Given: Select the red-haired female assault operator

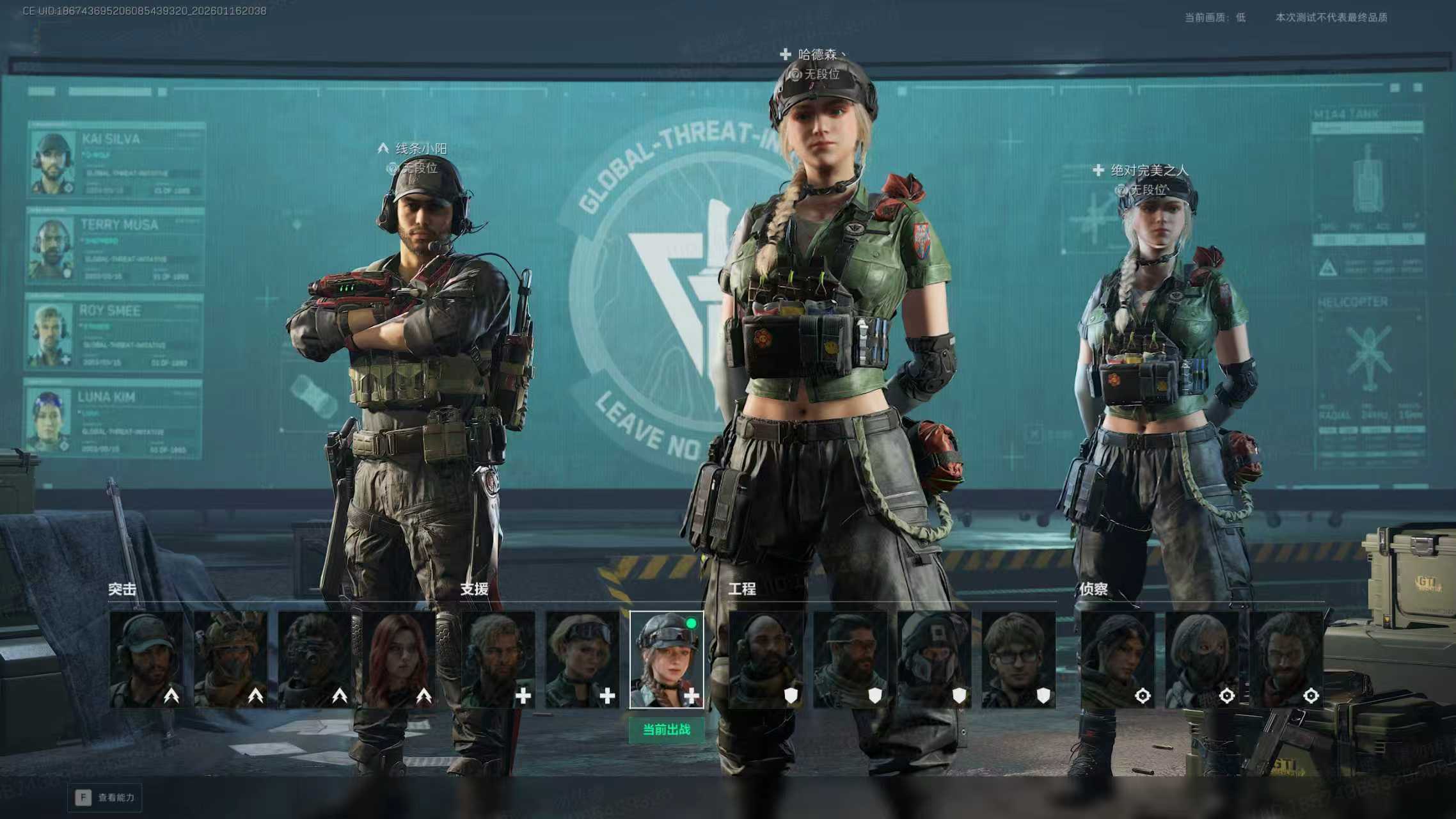Looking at the screenshot, I should [x=399, y=659].
